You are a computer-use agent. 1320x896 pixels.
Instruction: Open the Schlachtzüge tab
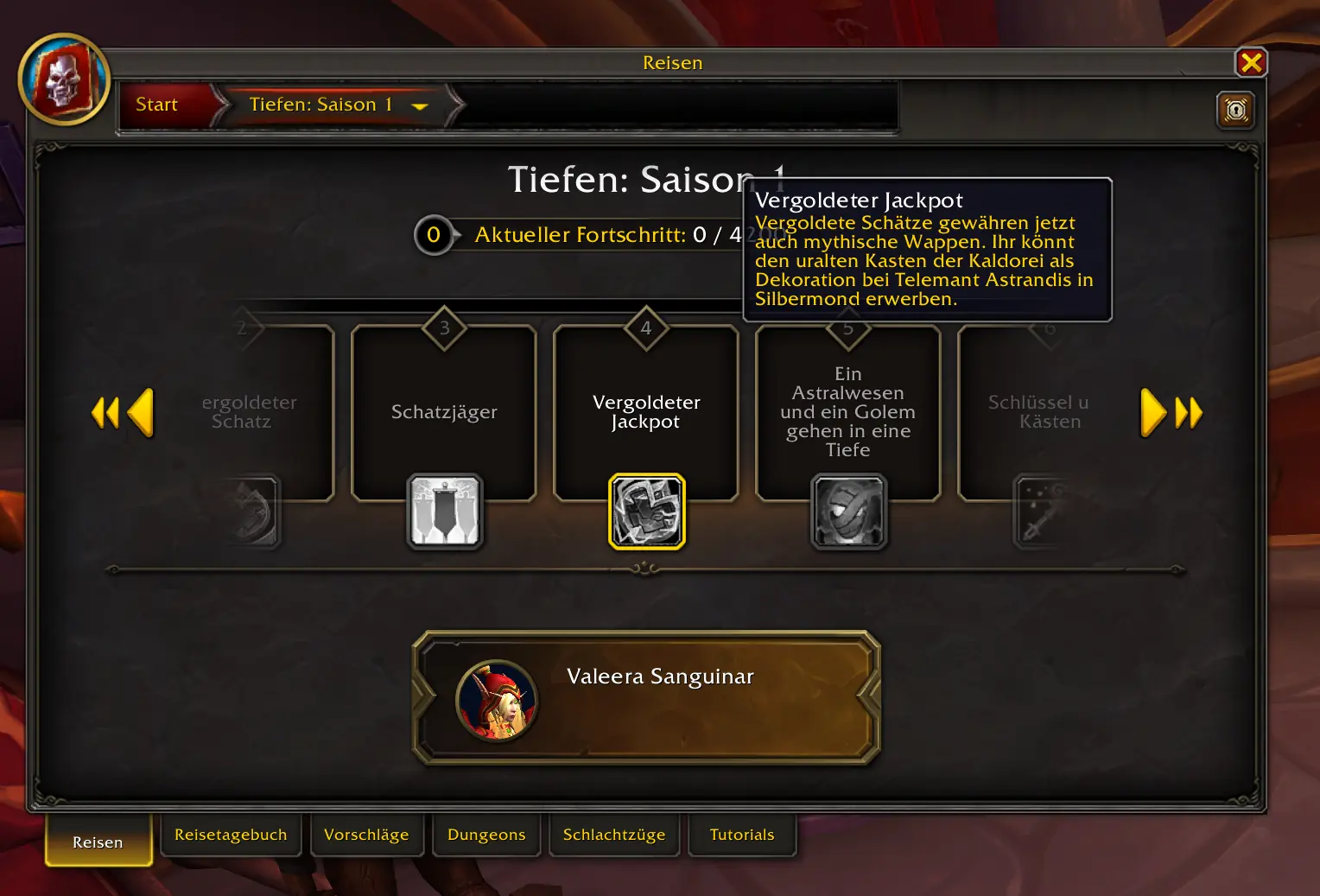(x=614, y=835)
